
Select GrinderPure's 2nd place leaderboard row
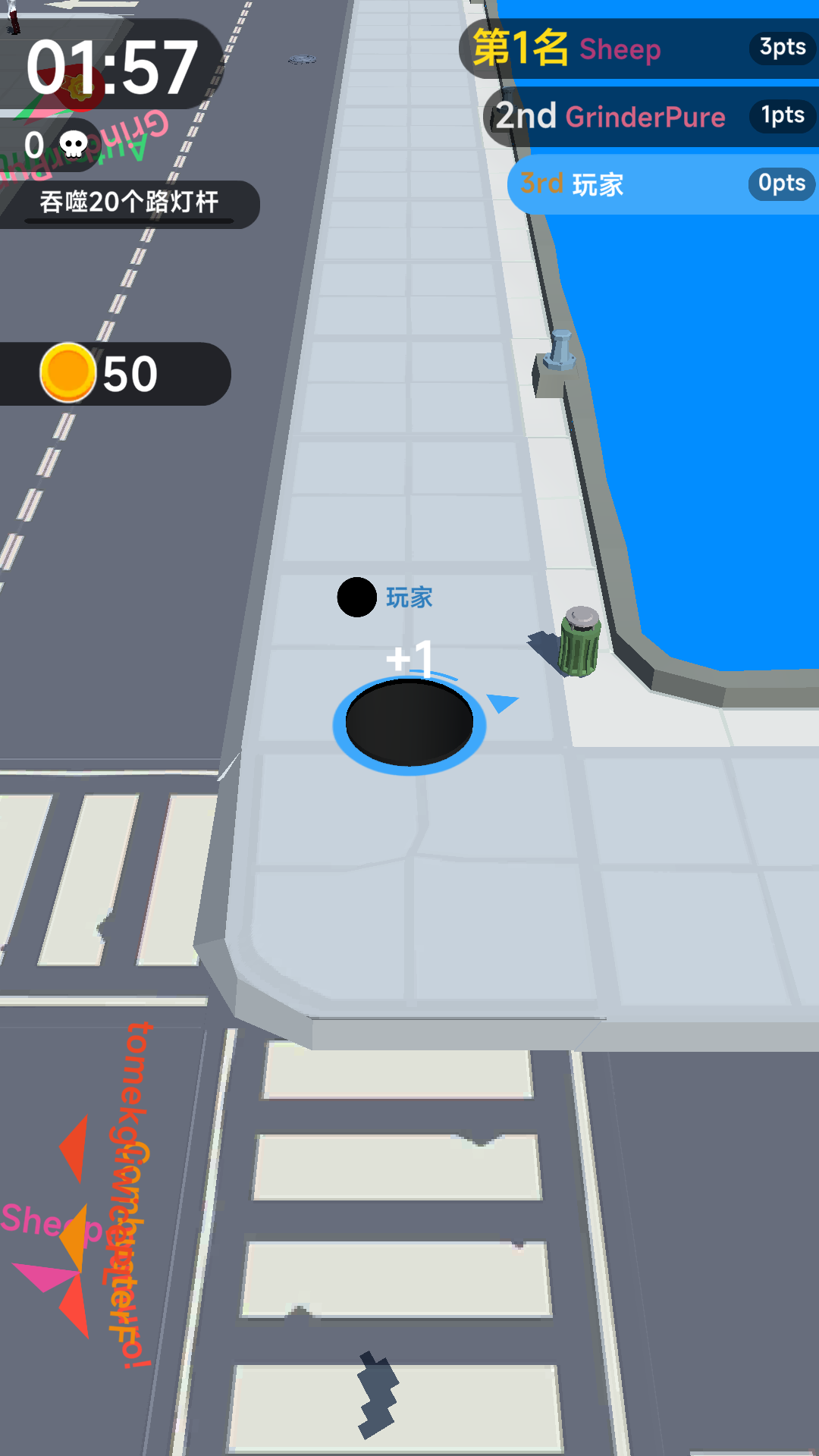click(651, 117)
